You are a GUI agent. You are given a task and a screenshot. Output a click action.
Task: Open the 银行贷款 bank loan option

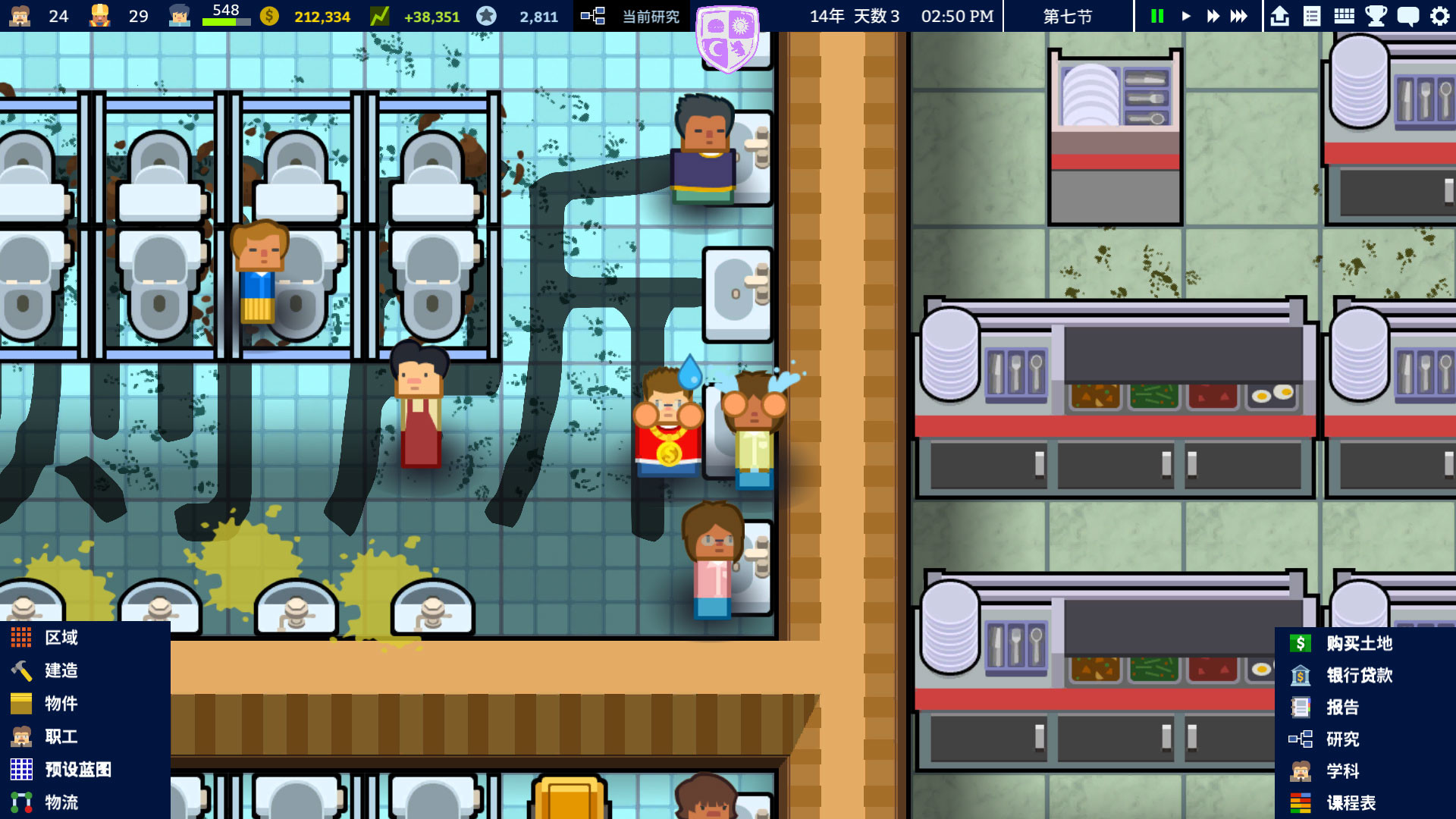coord(1357,676)
